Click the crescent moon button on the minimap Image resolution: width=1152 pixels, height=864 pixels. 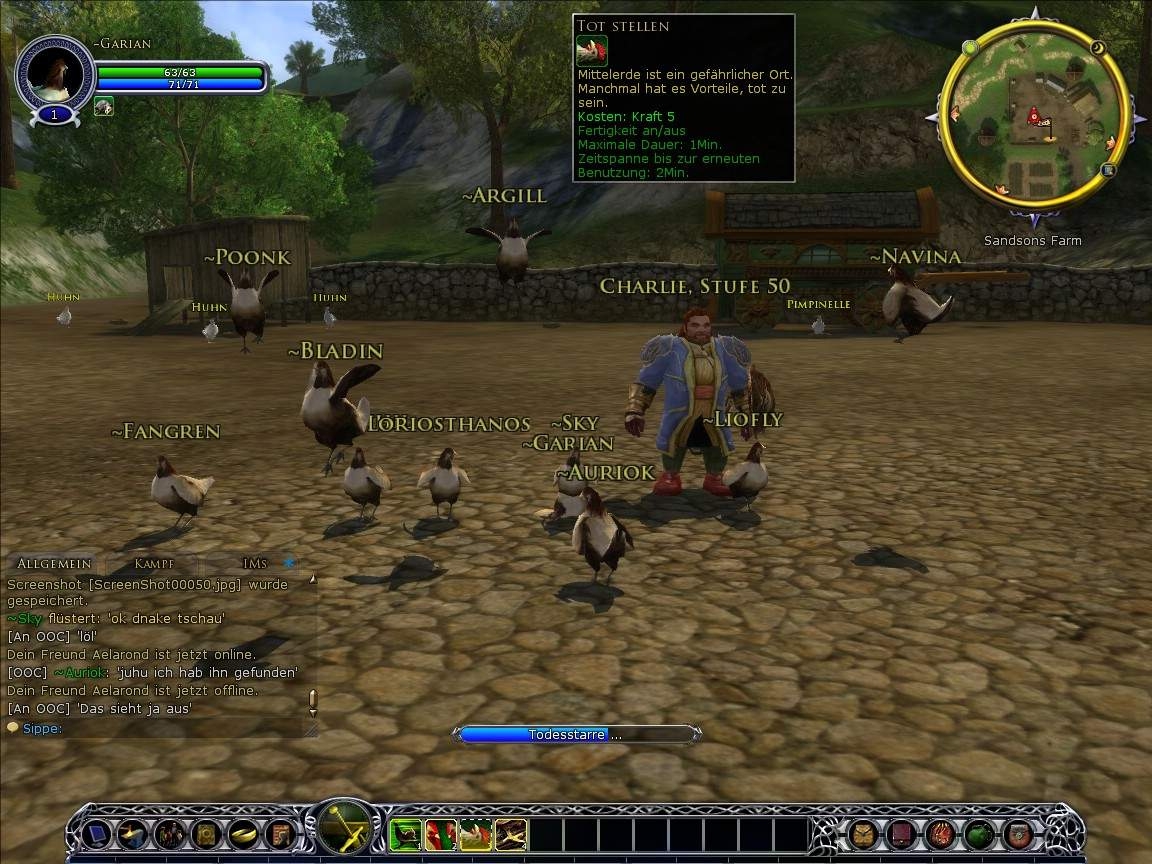(1097, 47)
